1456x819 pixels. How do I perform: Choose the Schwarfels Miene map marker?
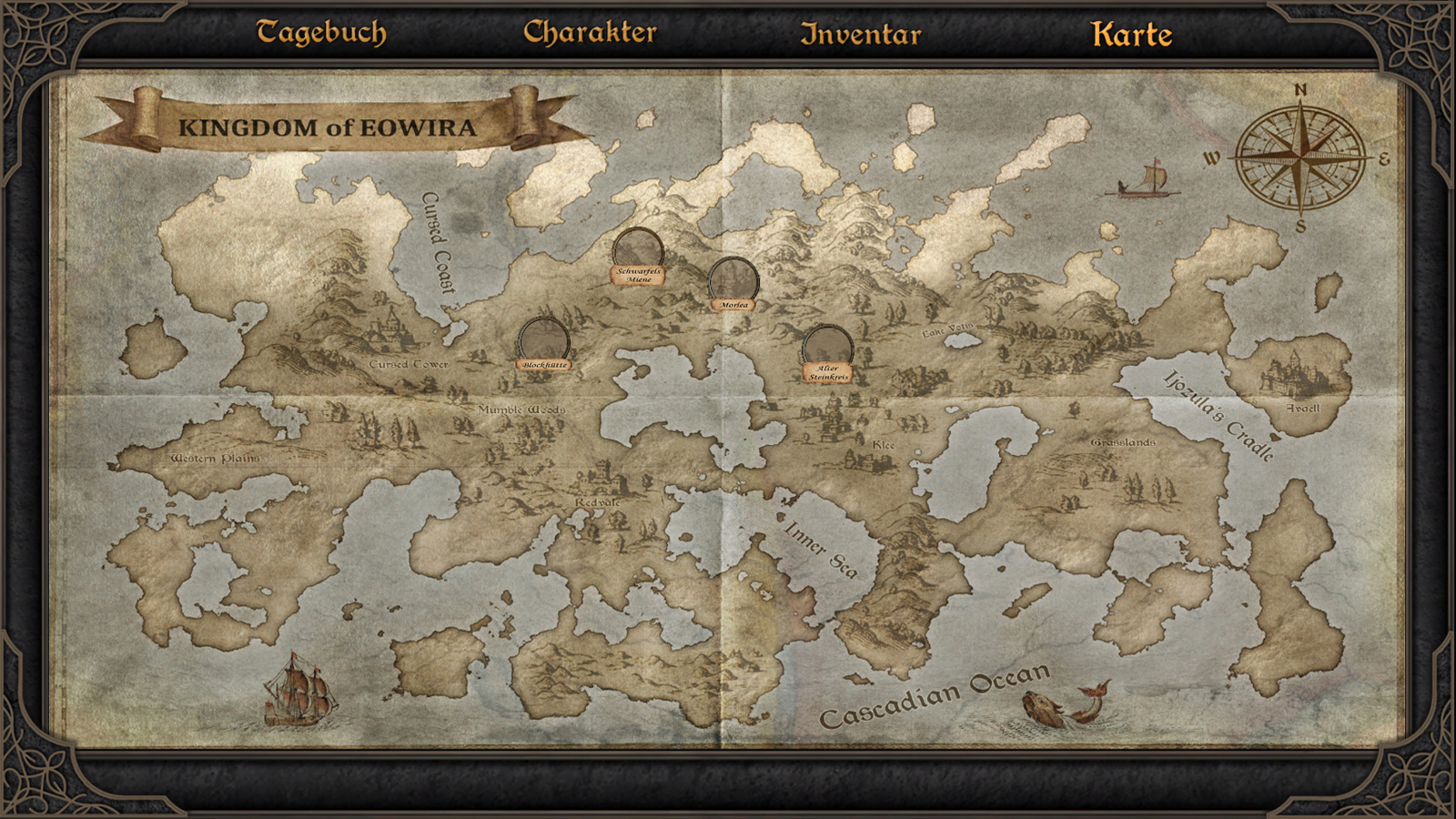click(x=638, y=252)
